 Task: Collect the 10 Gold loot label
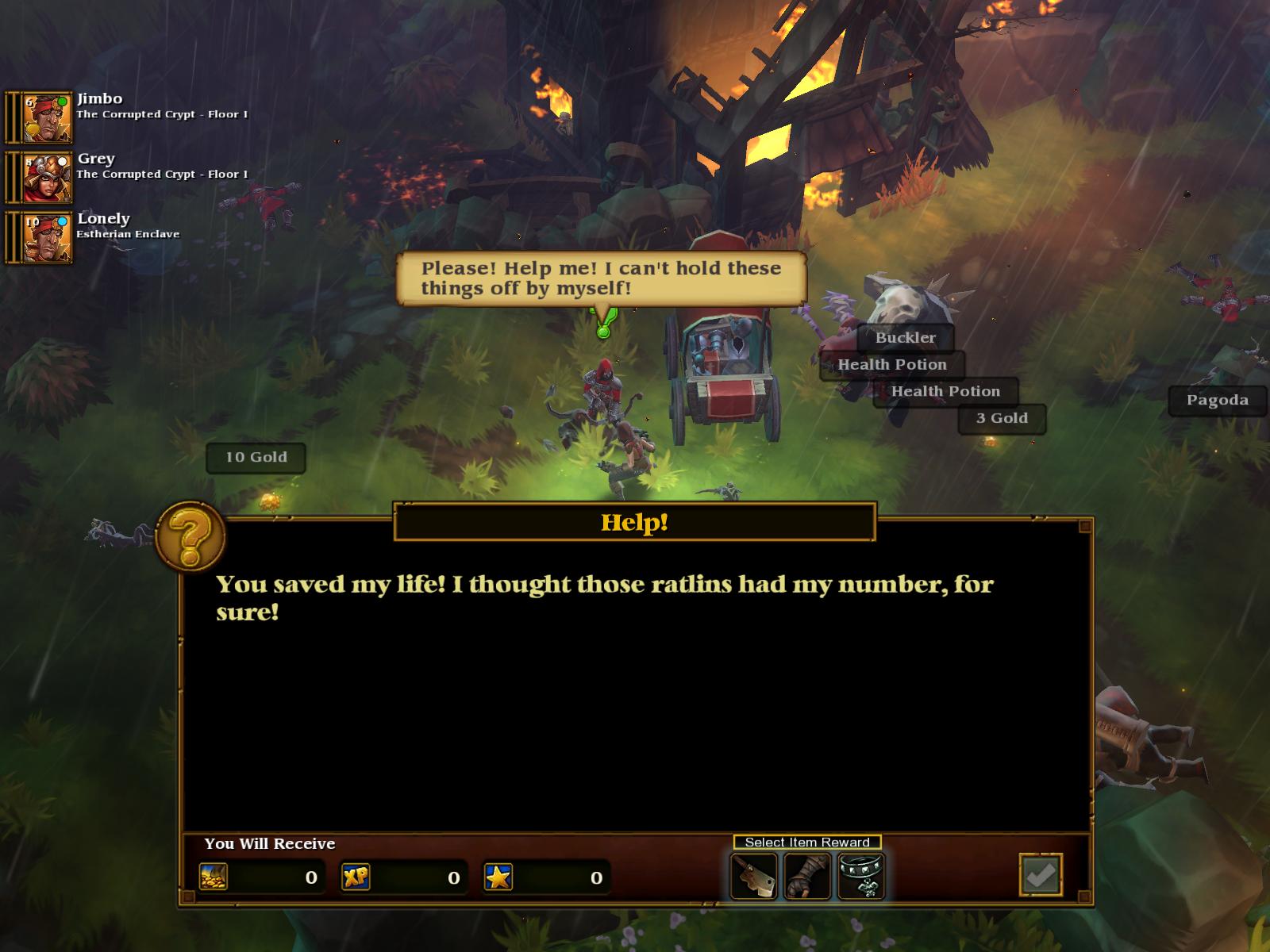point(256,458)
